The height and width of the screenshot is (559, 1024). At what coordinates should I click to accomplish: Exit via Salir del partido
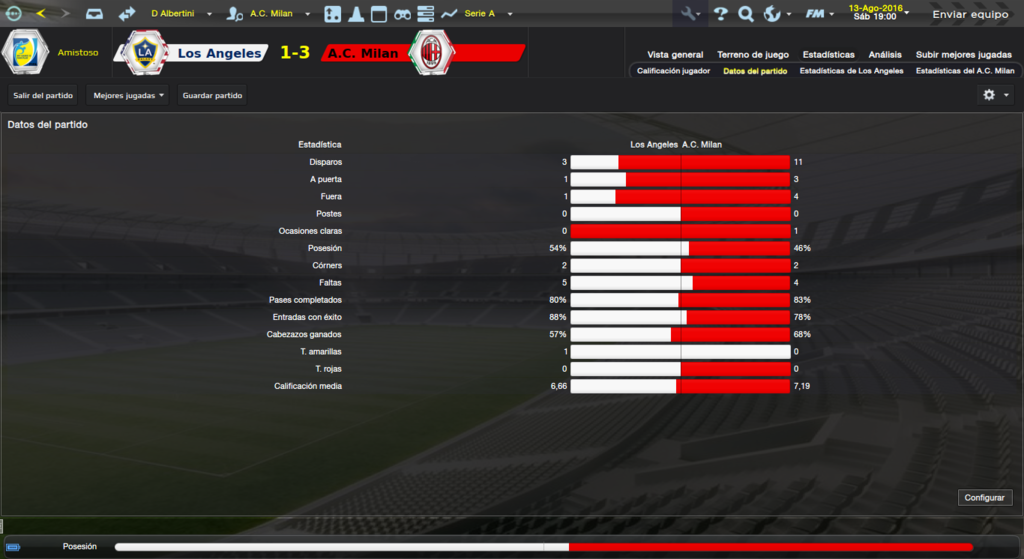click(x=43, y=95)
